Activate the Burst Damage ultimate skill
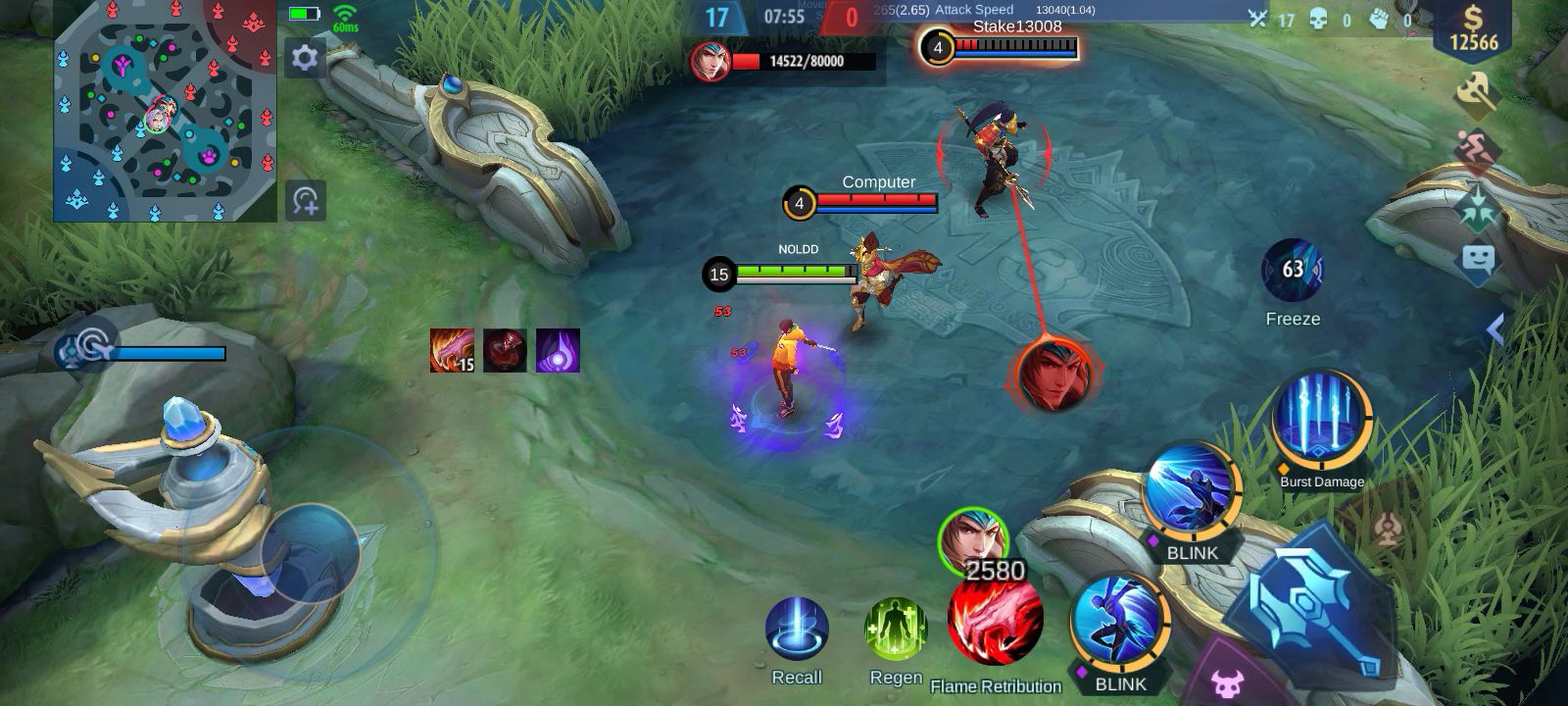The width and height of the screenshot is (1568, 706). click(x=1321, y=420)
